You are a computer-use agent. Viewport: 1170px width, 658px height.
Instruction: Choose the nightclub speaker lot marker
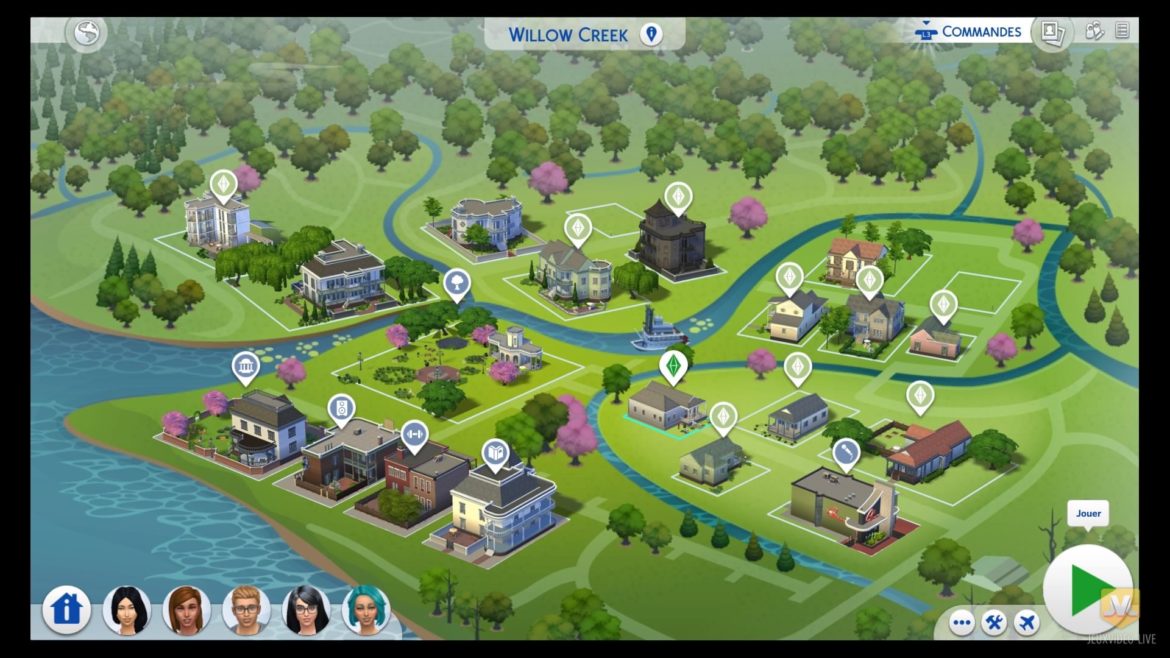(x=341, y=409)
